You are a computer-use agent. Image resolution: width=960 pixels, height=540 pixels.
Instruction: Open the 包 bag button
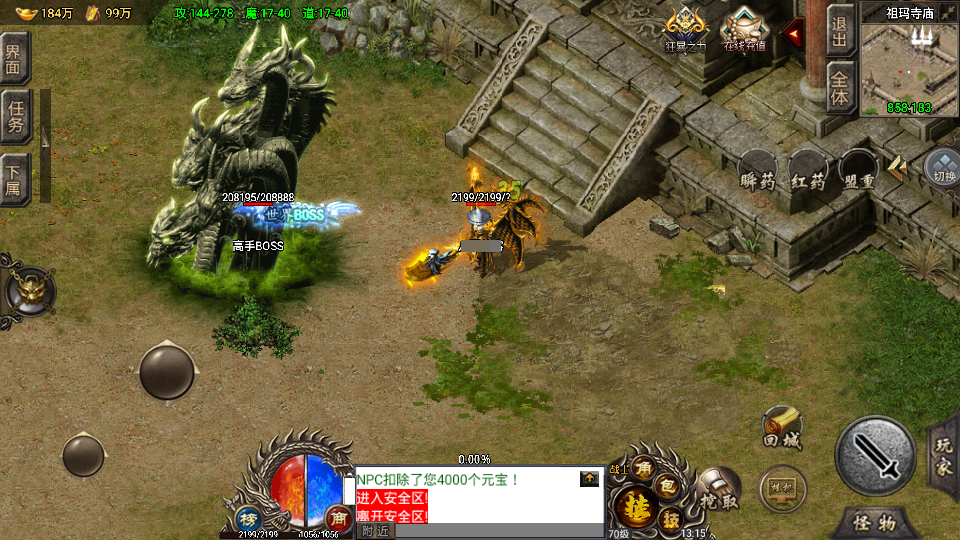pos(670,486)
